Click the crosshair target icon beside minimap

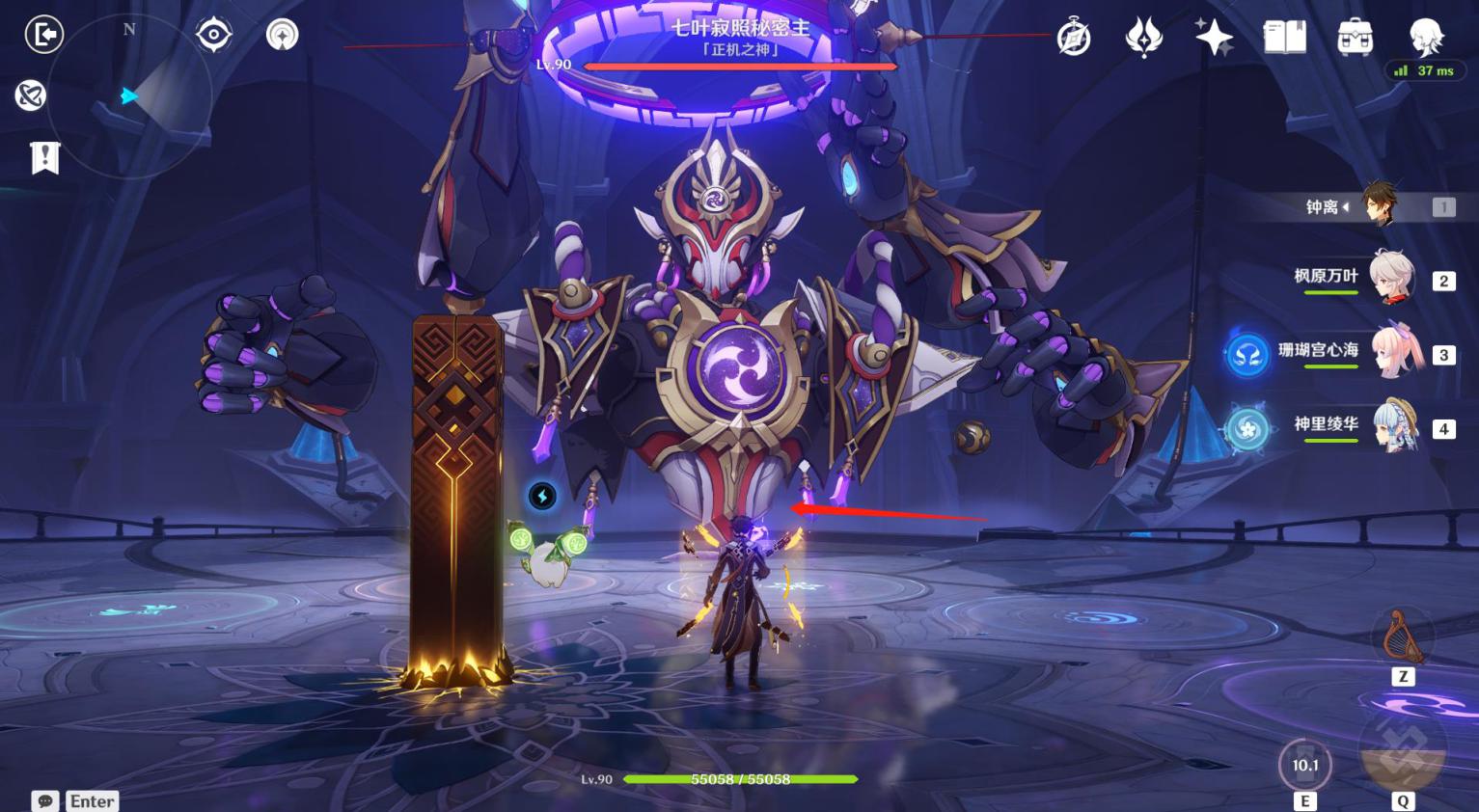coord(213,36)
